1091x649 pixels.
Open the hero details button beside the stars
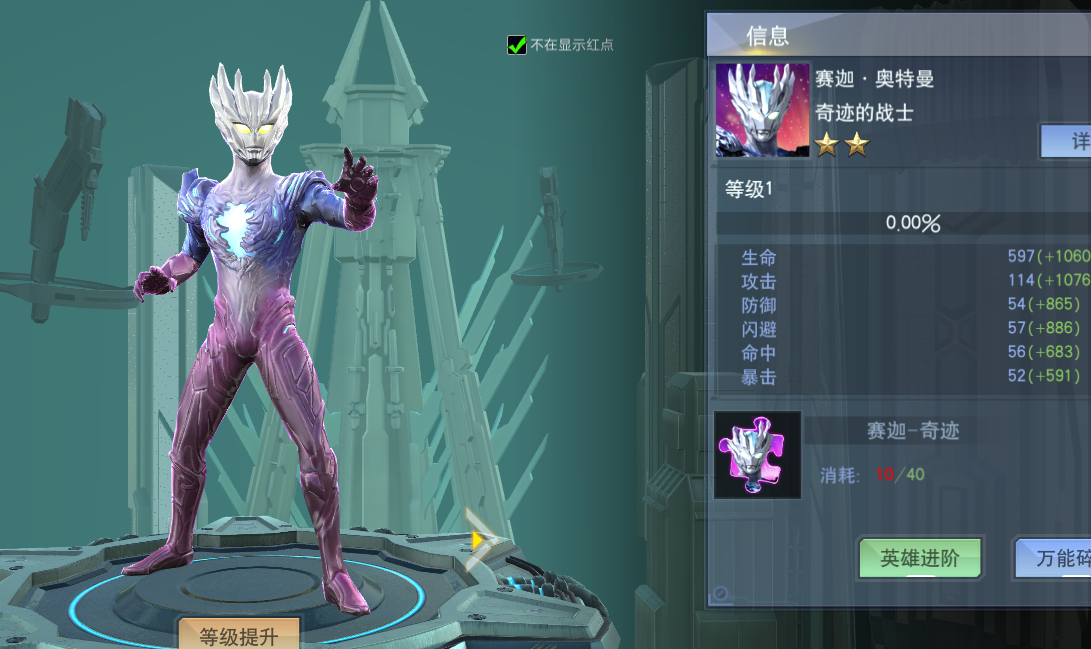coord(1068,141)
